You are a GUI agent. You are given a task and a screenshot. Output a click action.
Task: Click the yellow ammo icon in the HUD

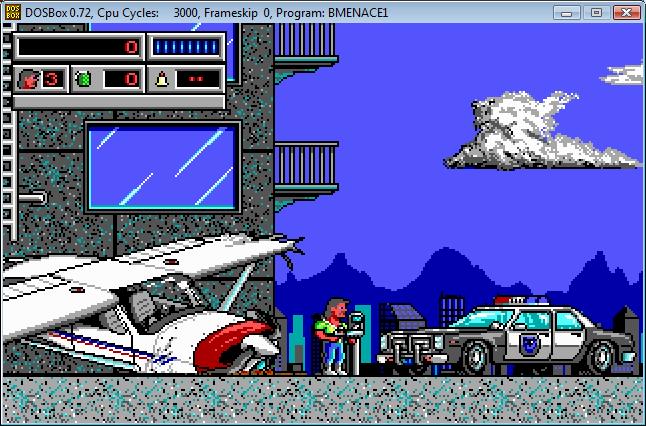pyautogui.click(x=161, y=78)
